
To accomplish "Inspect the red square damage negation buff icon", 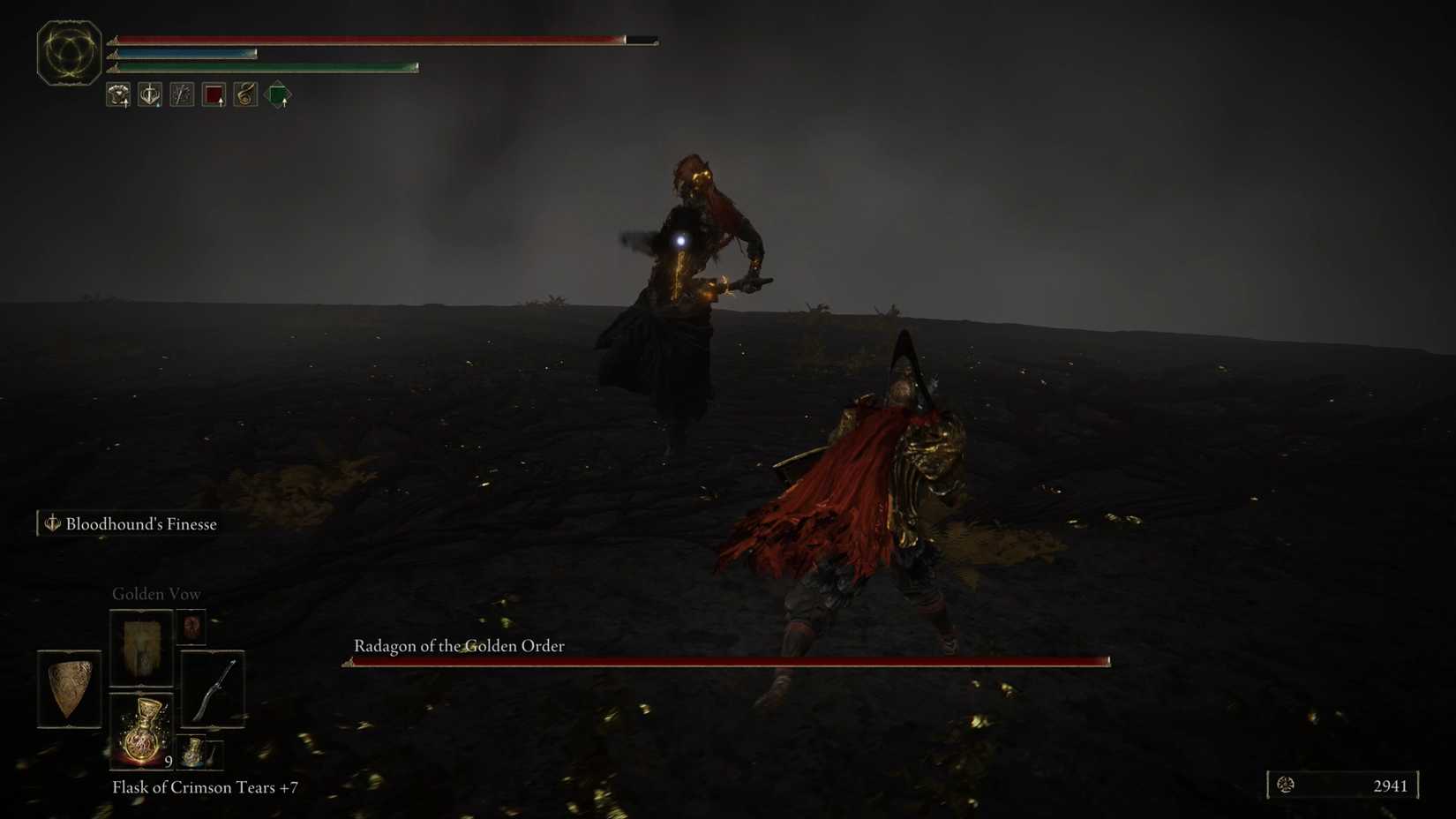I will [213, 94].
